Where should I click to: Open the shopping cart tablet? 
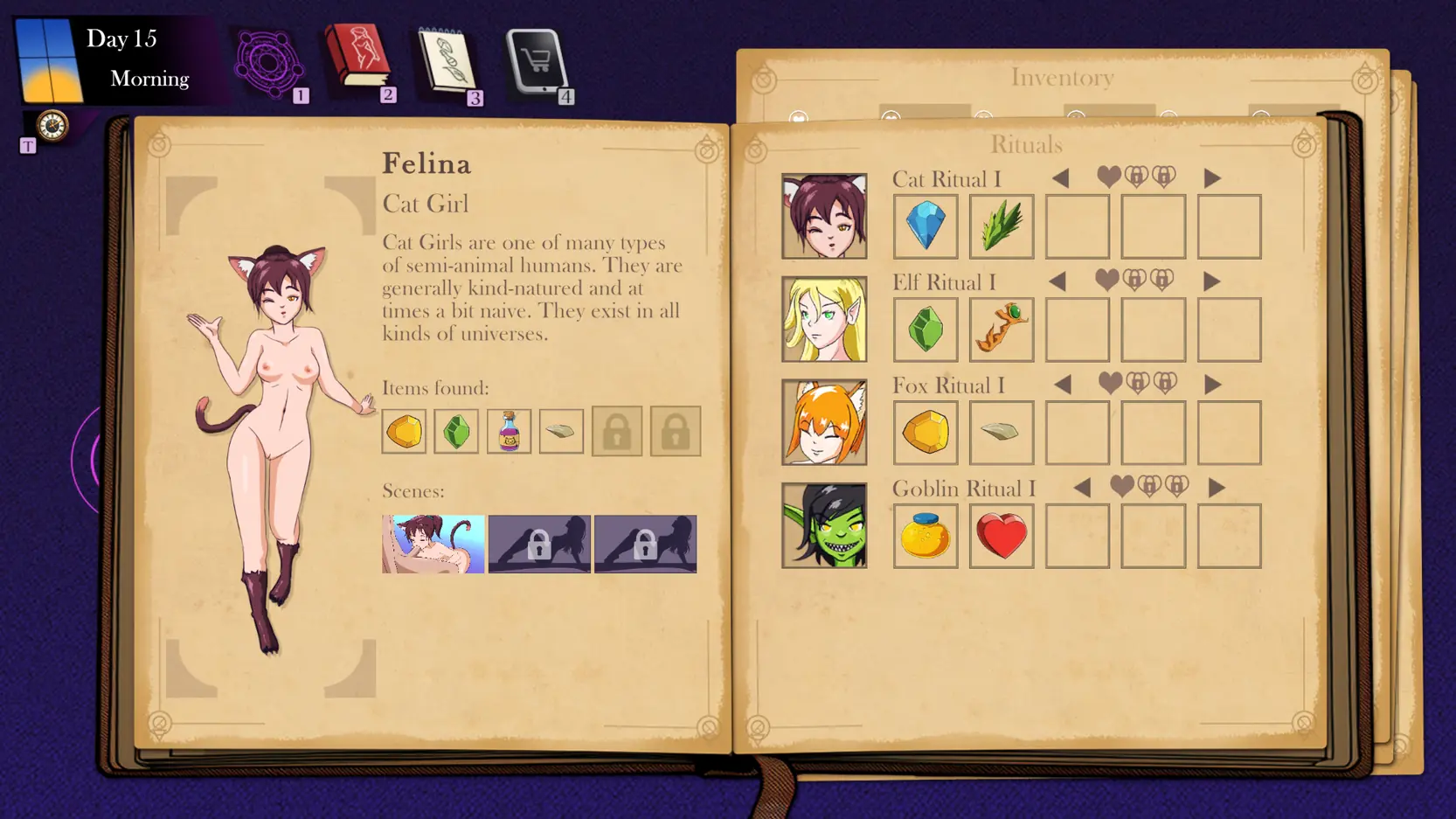tap(537, 61)
